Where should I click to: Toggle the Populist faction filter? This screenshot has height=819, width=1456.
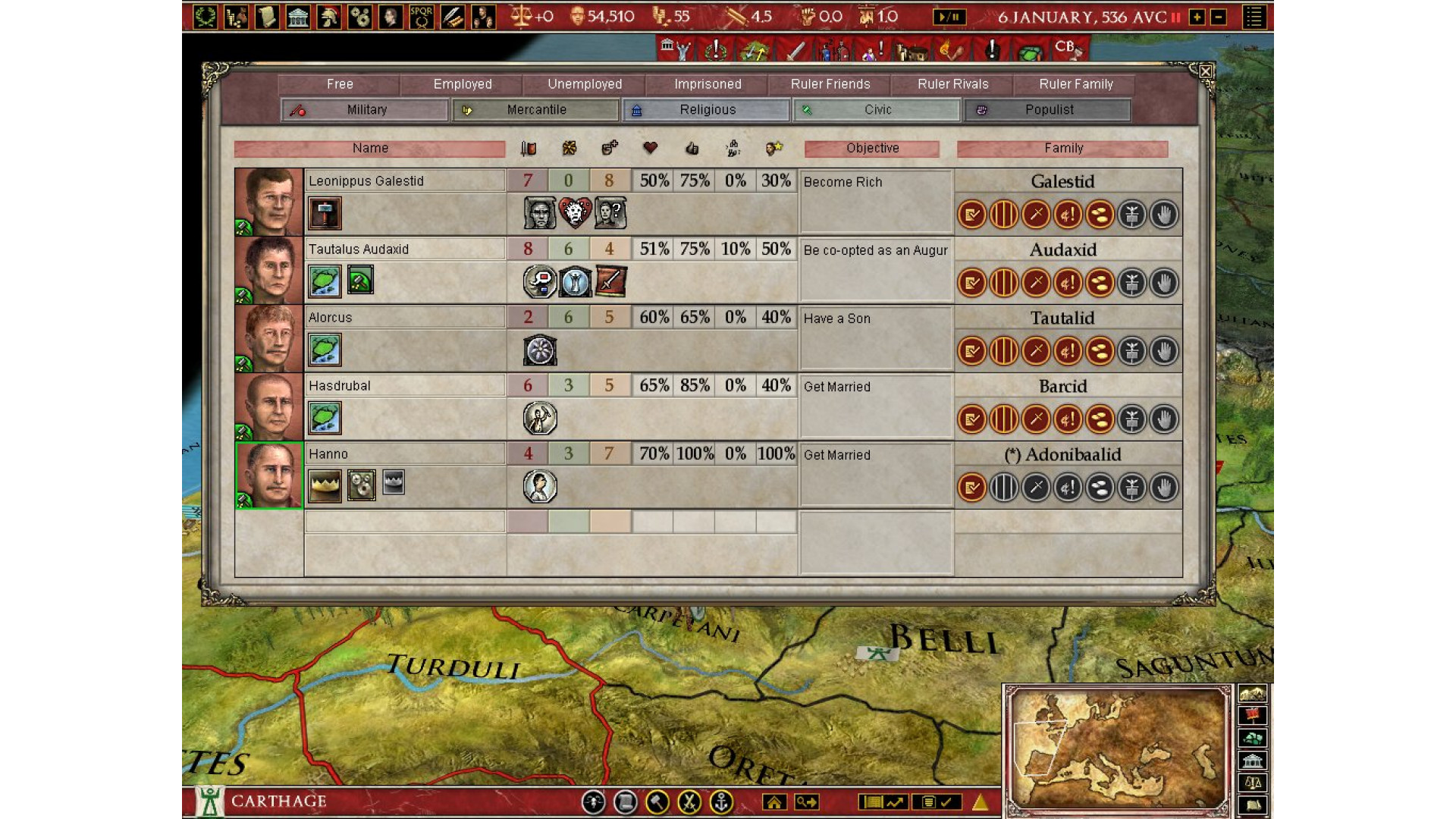click(x=1049, y=110)
